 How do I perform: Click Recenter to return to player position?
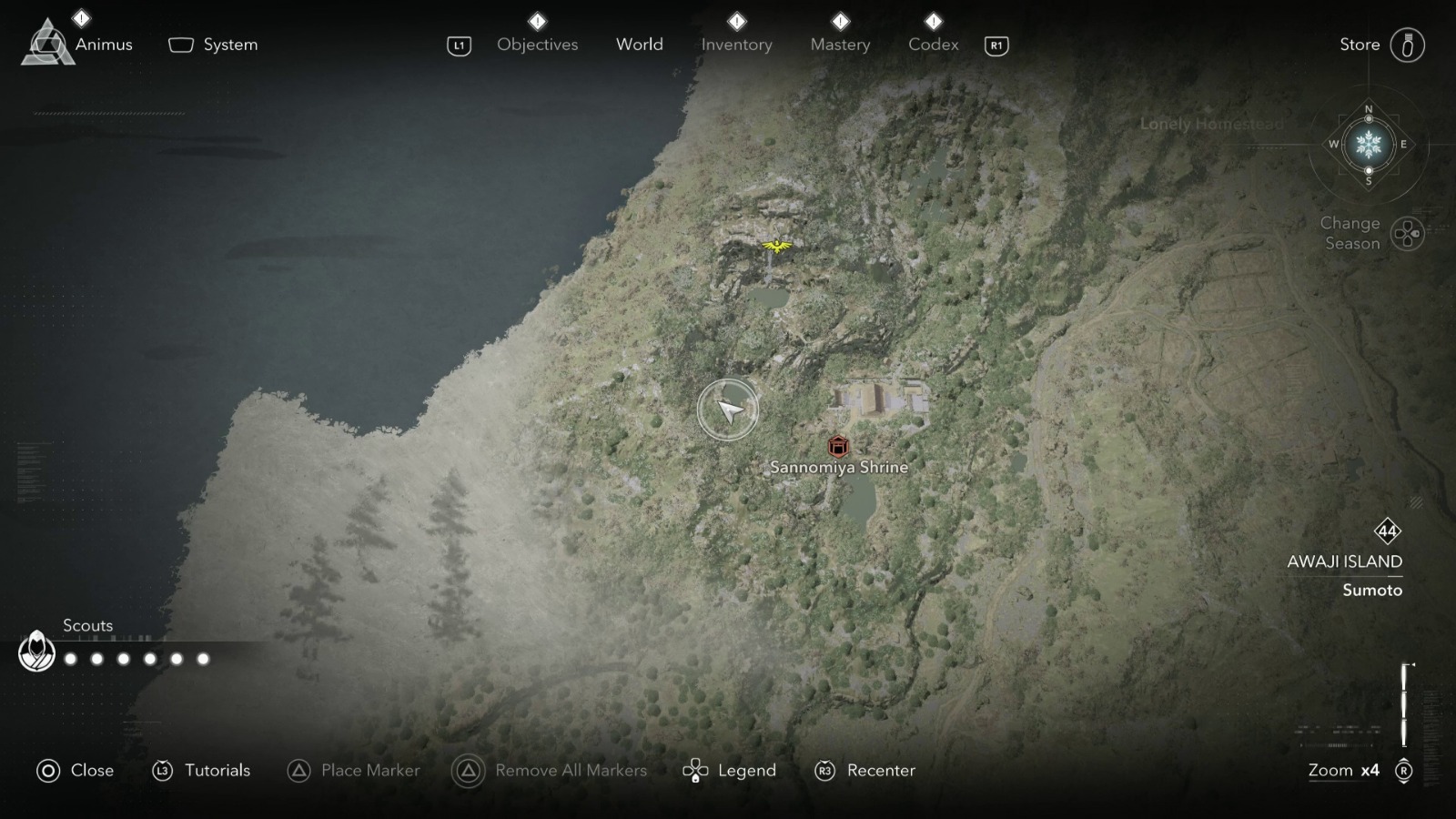pyautogui.click(x=879, y=770)
